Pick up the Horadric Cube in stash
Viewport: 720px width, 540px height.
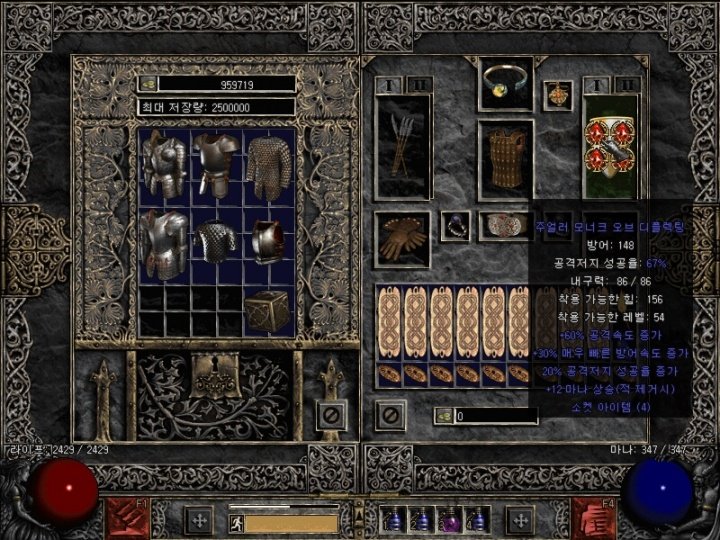point(267,311)
